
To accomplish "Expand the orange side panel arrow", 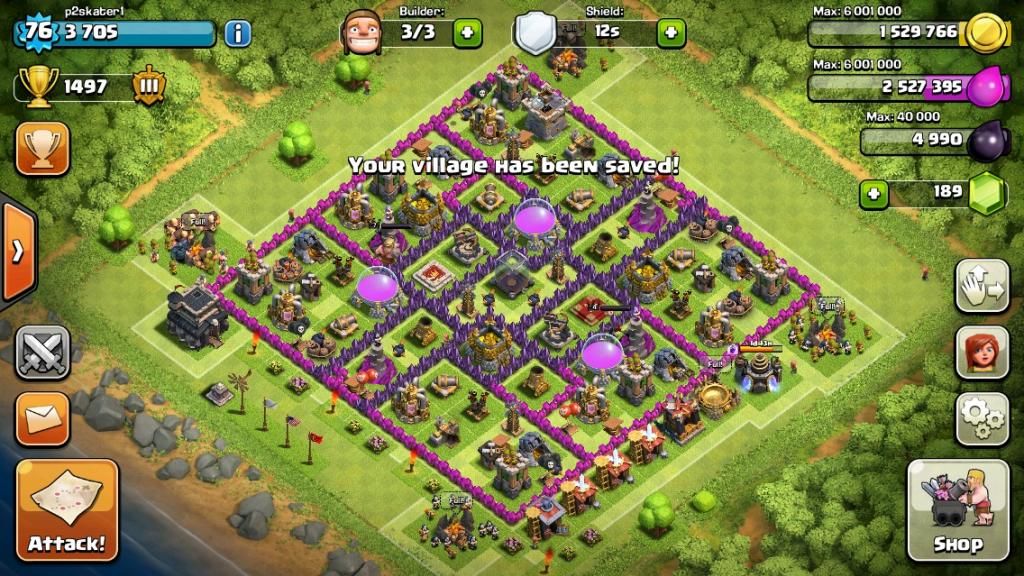I will pyautogui.click(x=17, y=252).
